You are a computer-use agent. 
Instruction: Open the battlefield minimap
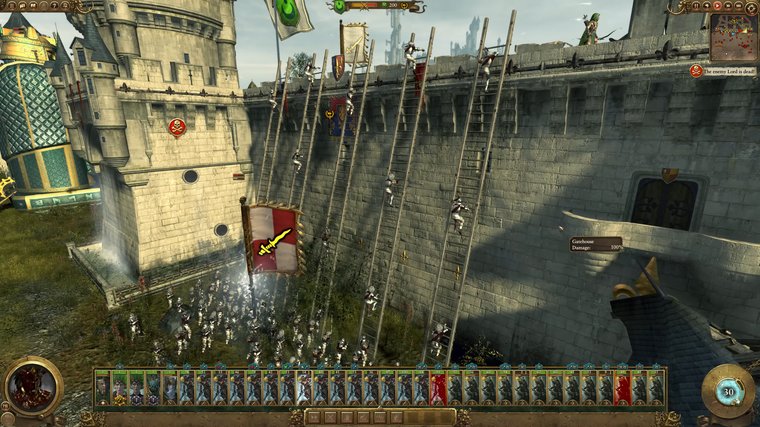[x=733, y=36]
